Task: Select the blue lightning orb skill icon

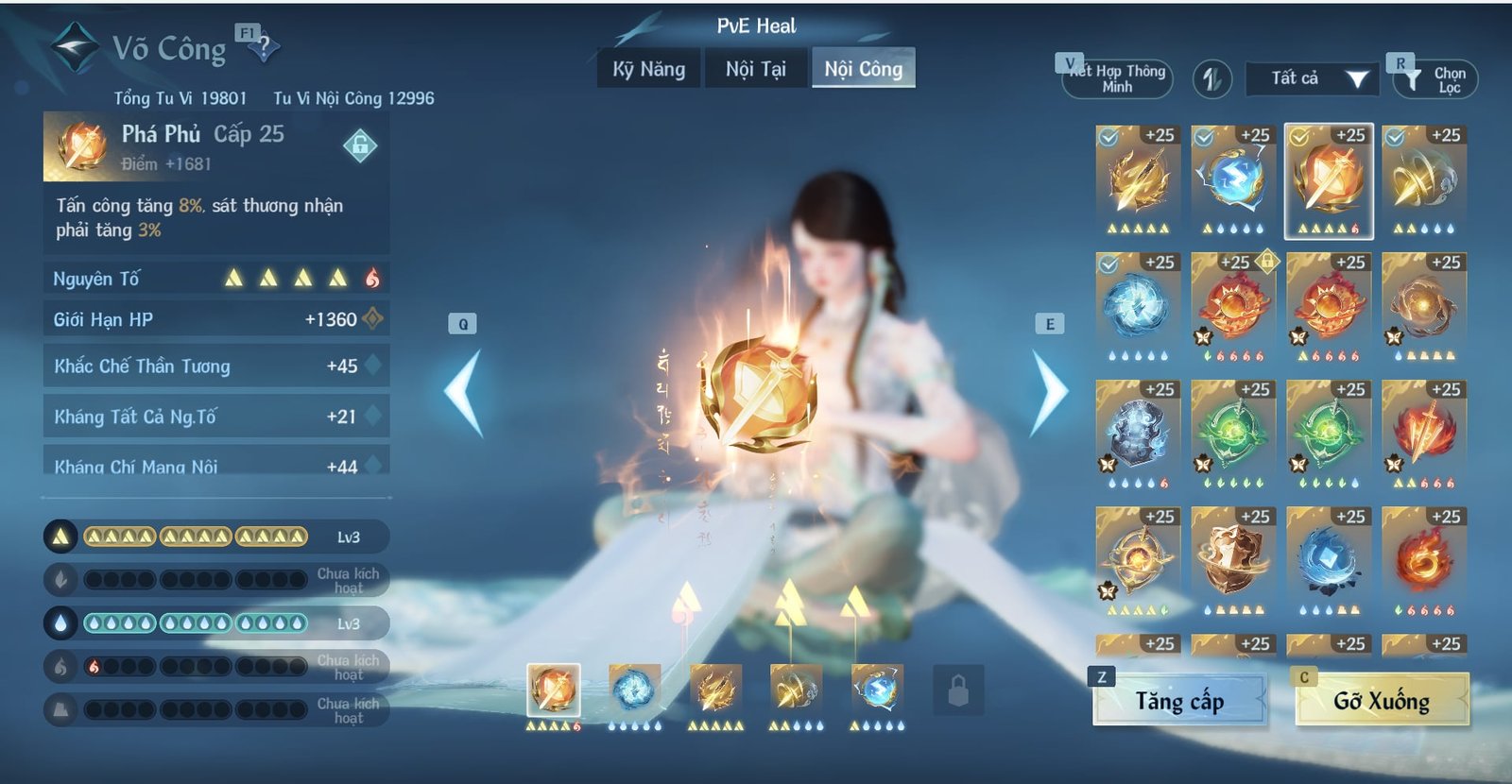Action: tap(1229, 179)
